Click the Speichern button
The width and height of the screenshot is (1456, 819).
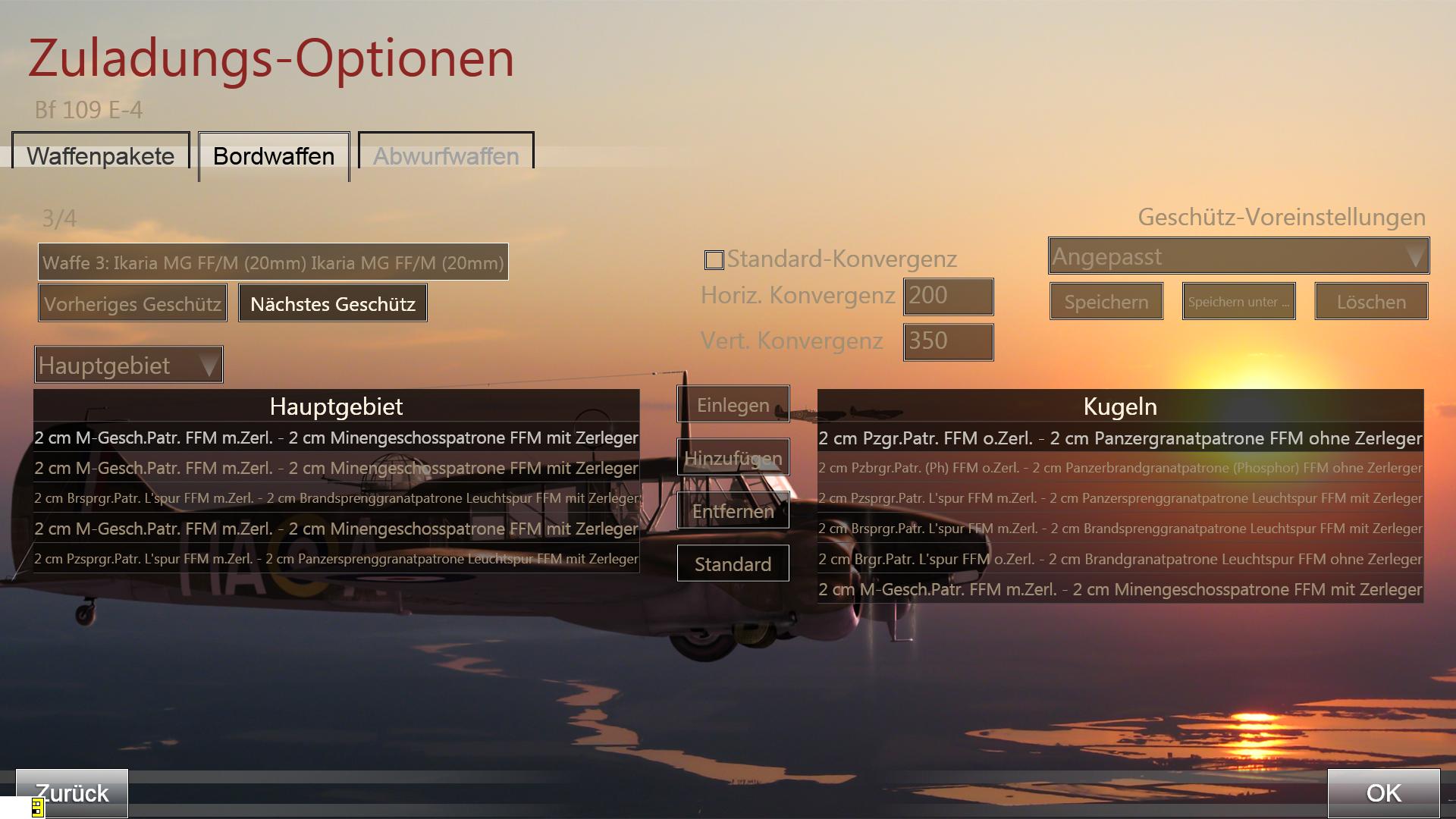click(1106, 302)
